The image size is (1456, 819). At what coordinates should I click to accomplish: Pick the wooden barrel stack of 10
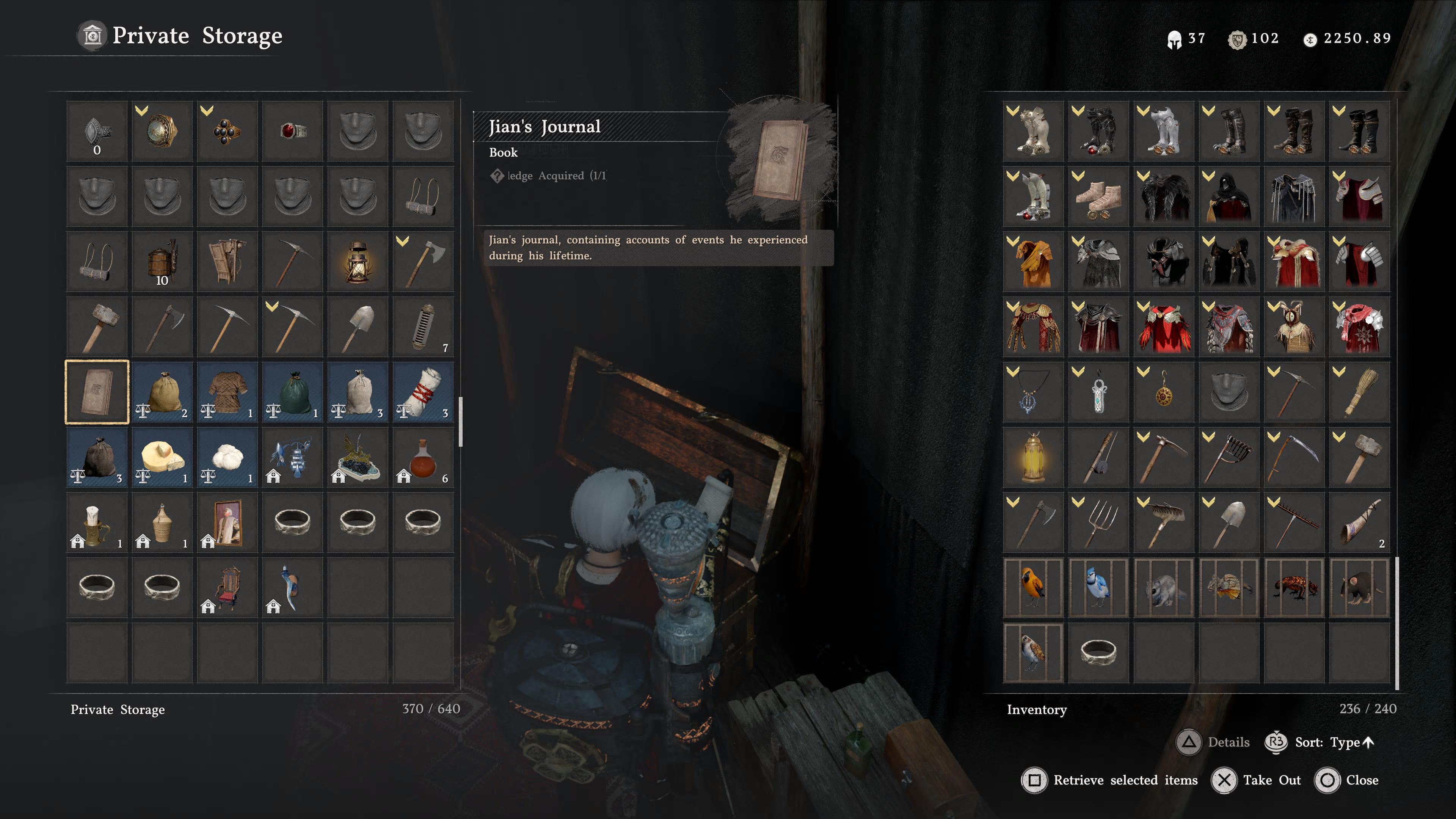pyautogui.click(x=162, y=262)
